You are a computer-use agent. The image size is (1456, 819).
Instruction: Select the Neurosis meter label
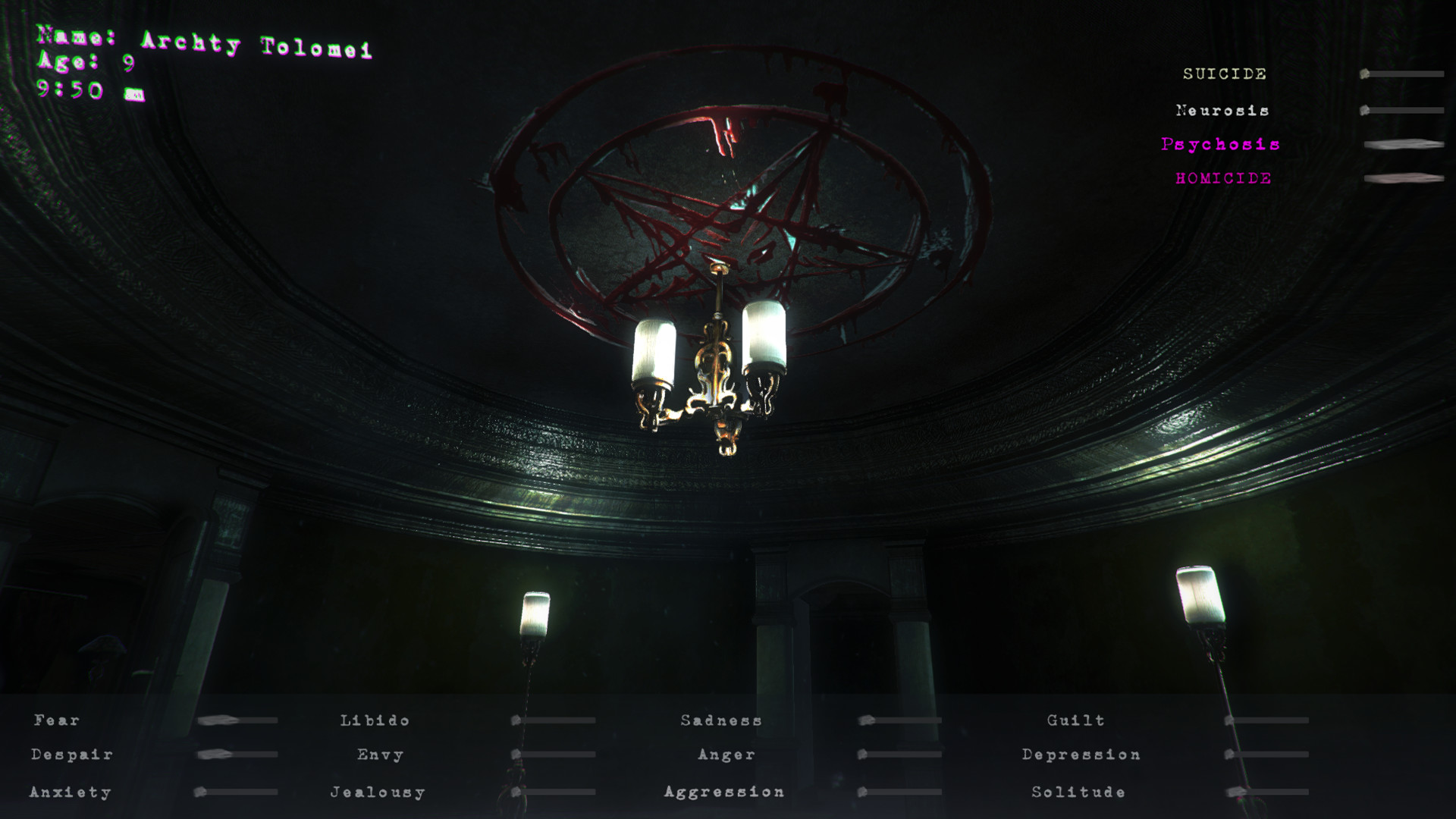1222,111
